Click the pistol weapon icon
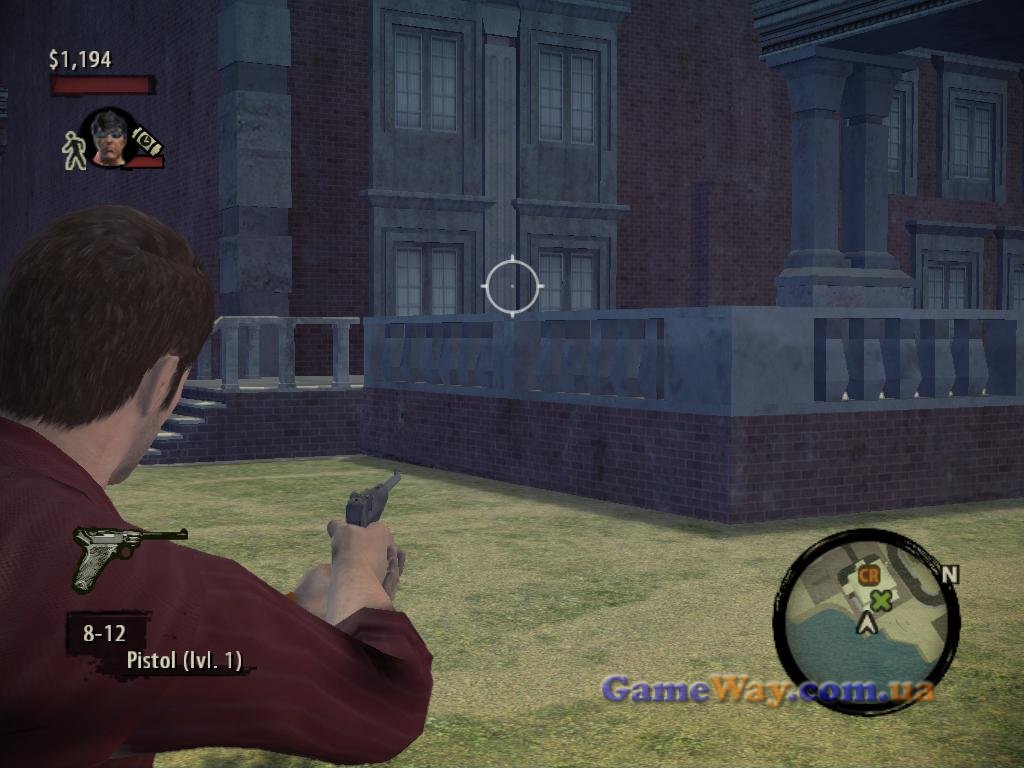The width and height of the screenshot is (1024, 768). pyautogui.click(x=128, y=555)
